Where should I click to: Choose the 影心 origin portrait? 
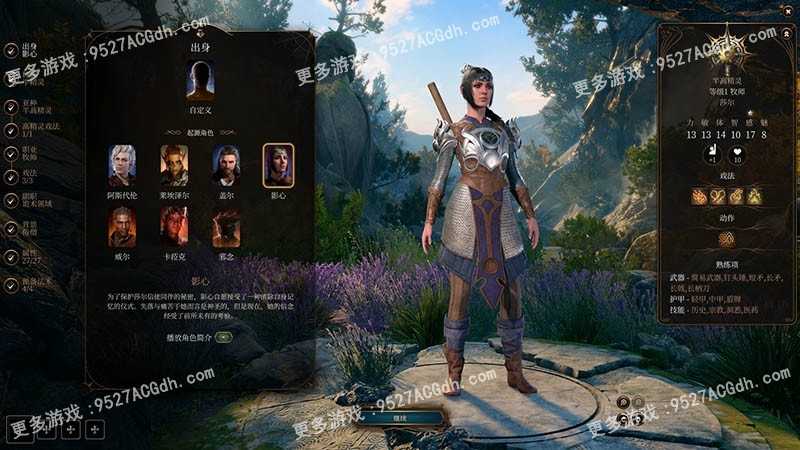pyautogui.click(x=278, y=166)
